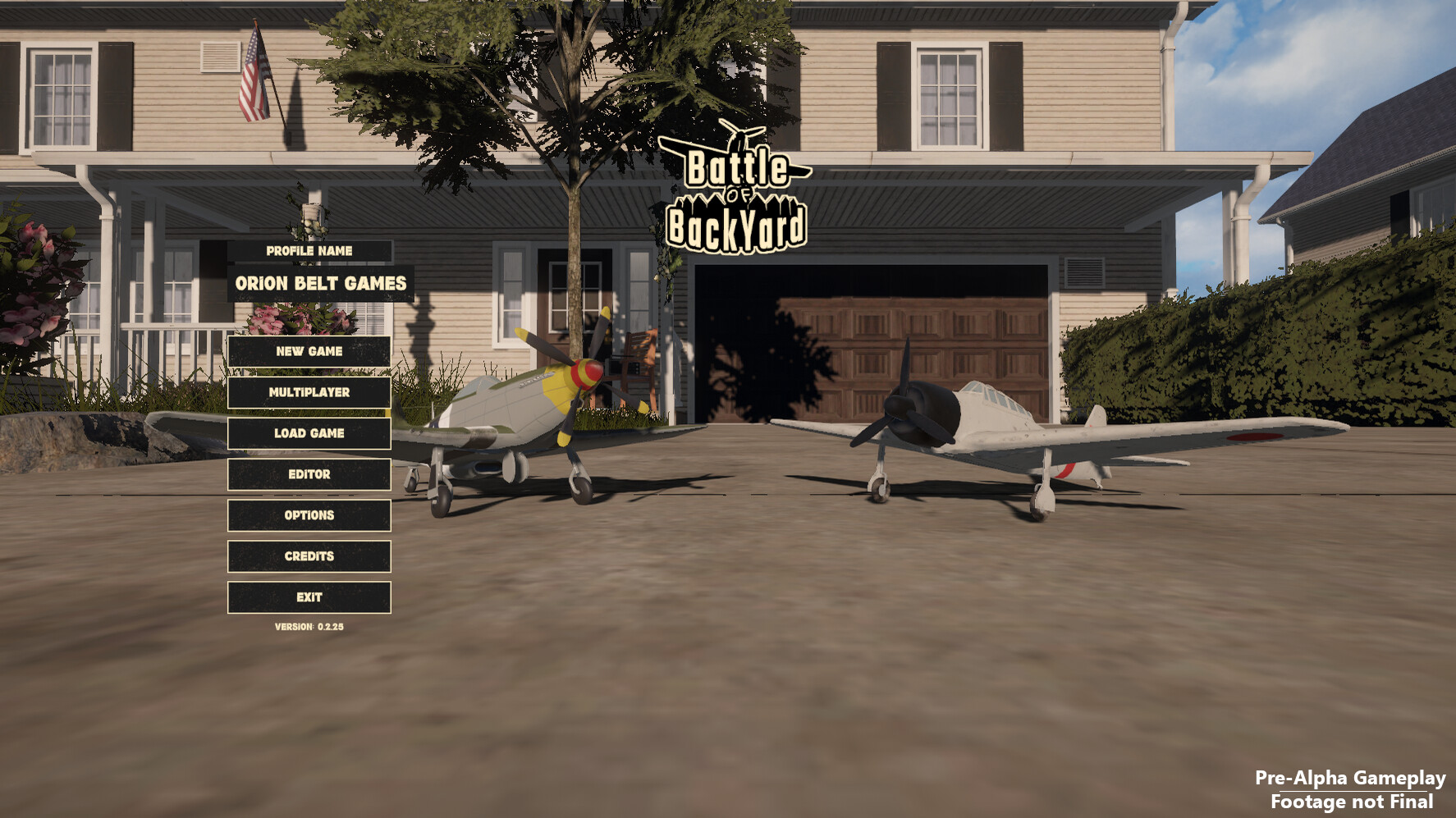Open the Multiplayer menu
The width and height of the screenshot is (1456, 818).
point(309,392)
